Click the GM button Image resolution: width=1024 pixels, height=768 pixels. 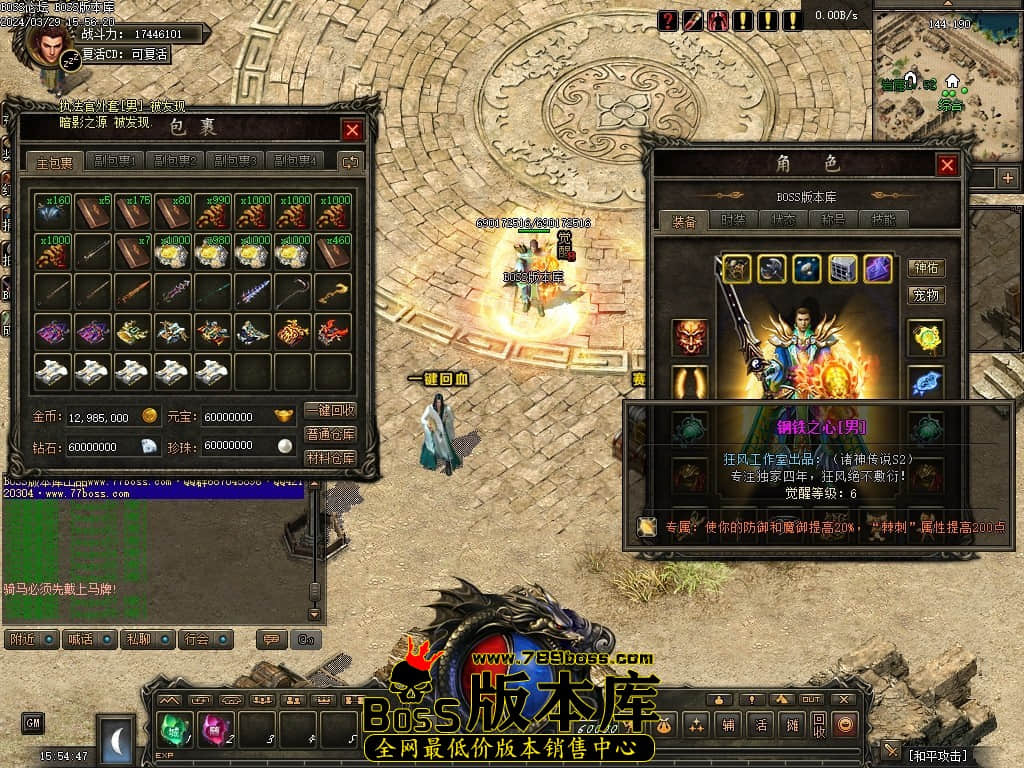33,722
